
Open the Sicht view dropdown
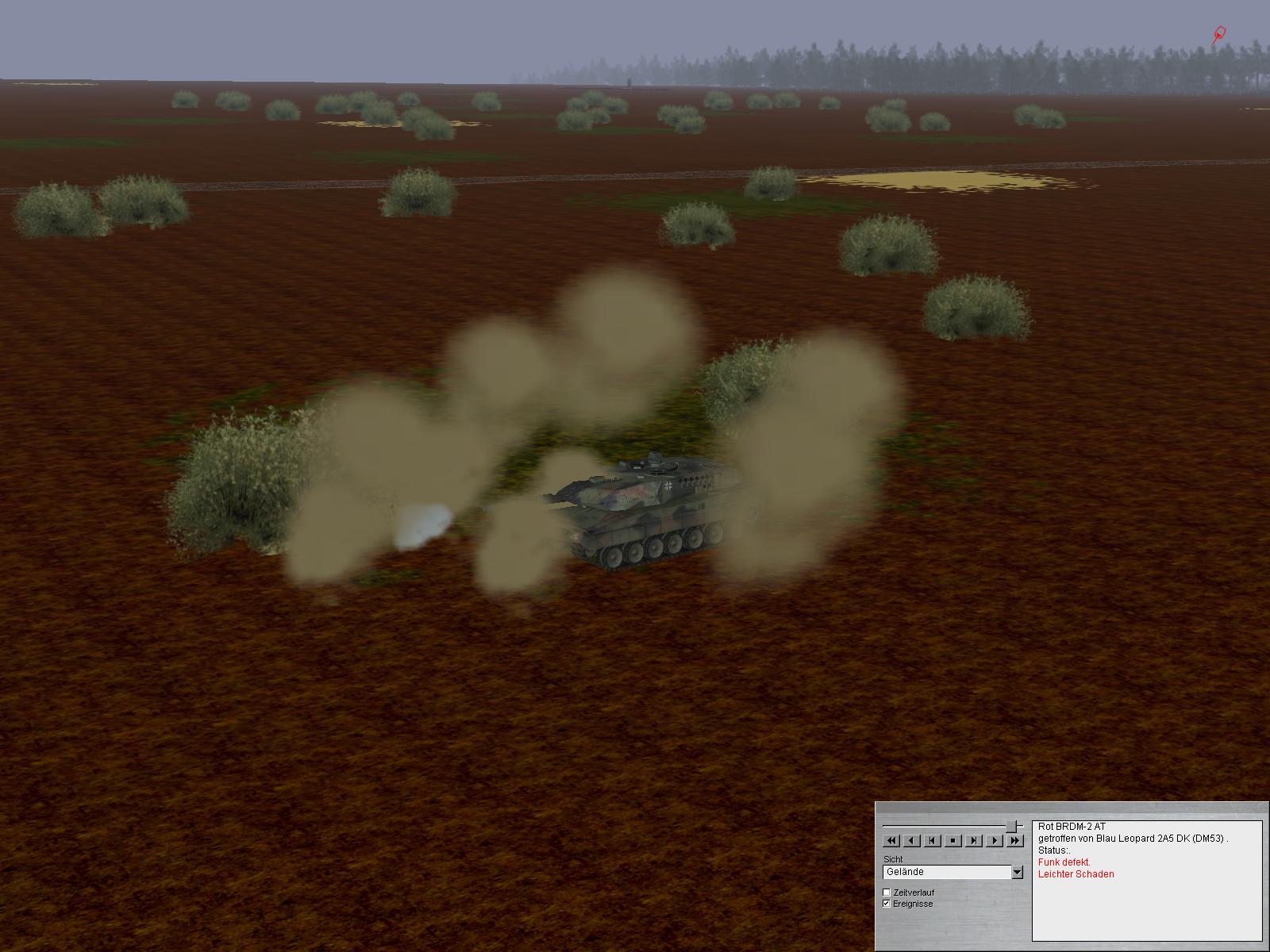(1017, 873)
